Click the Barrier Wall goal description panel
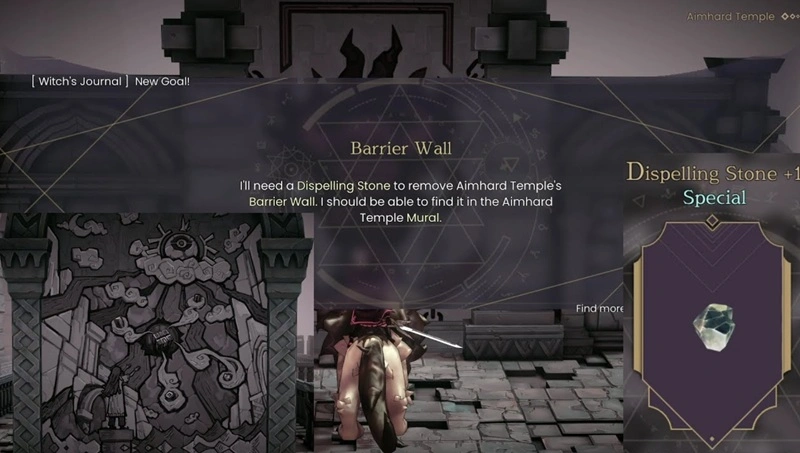The height and width of the screenshot is (453, 800). pos(400,185)
